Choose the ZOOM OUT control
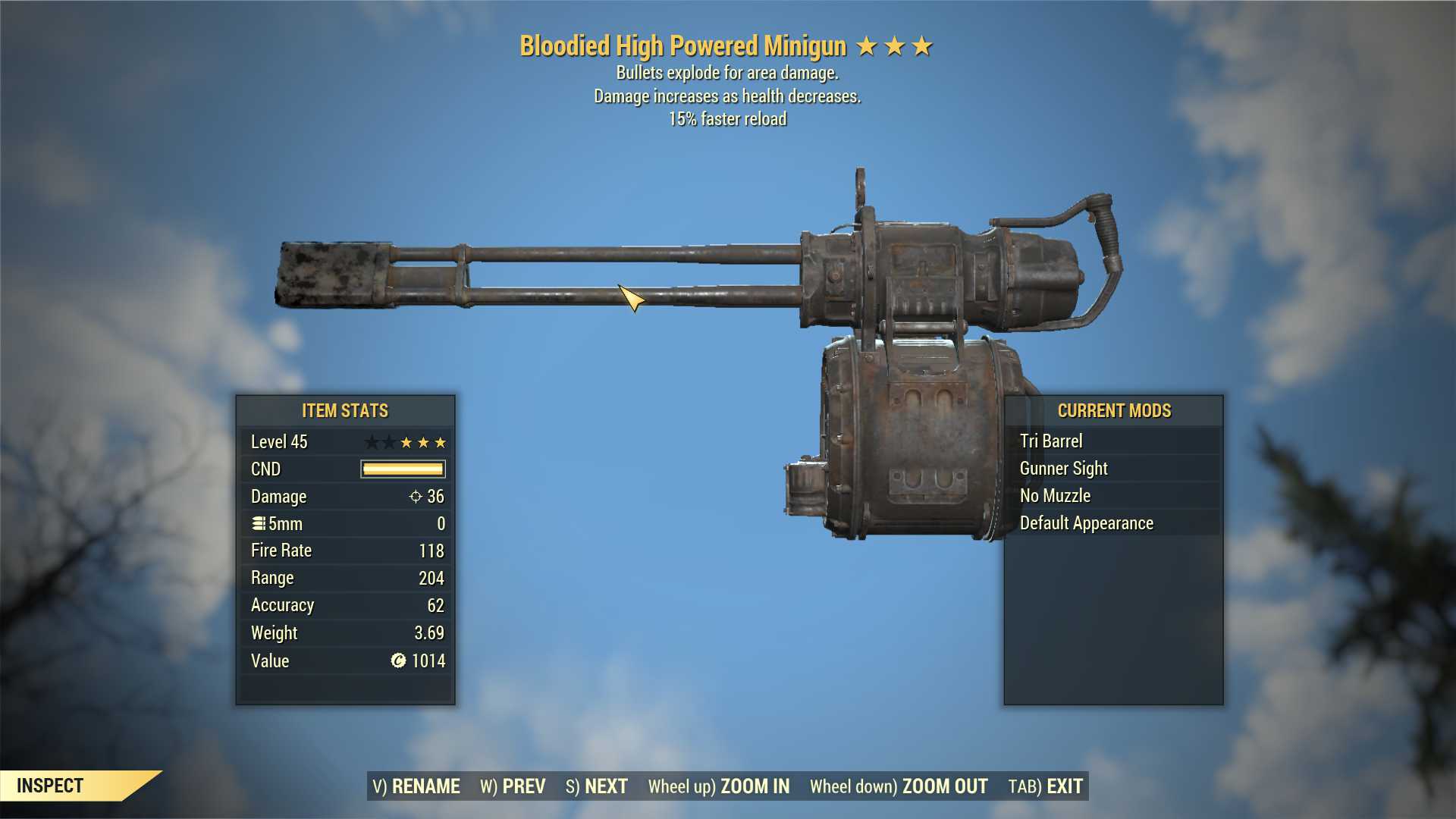This screenshot has width=1456, height=819. [899, 786]
